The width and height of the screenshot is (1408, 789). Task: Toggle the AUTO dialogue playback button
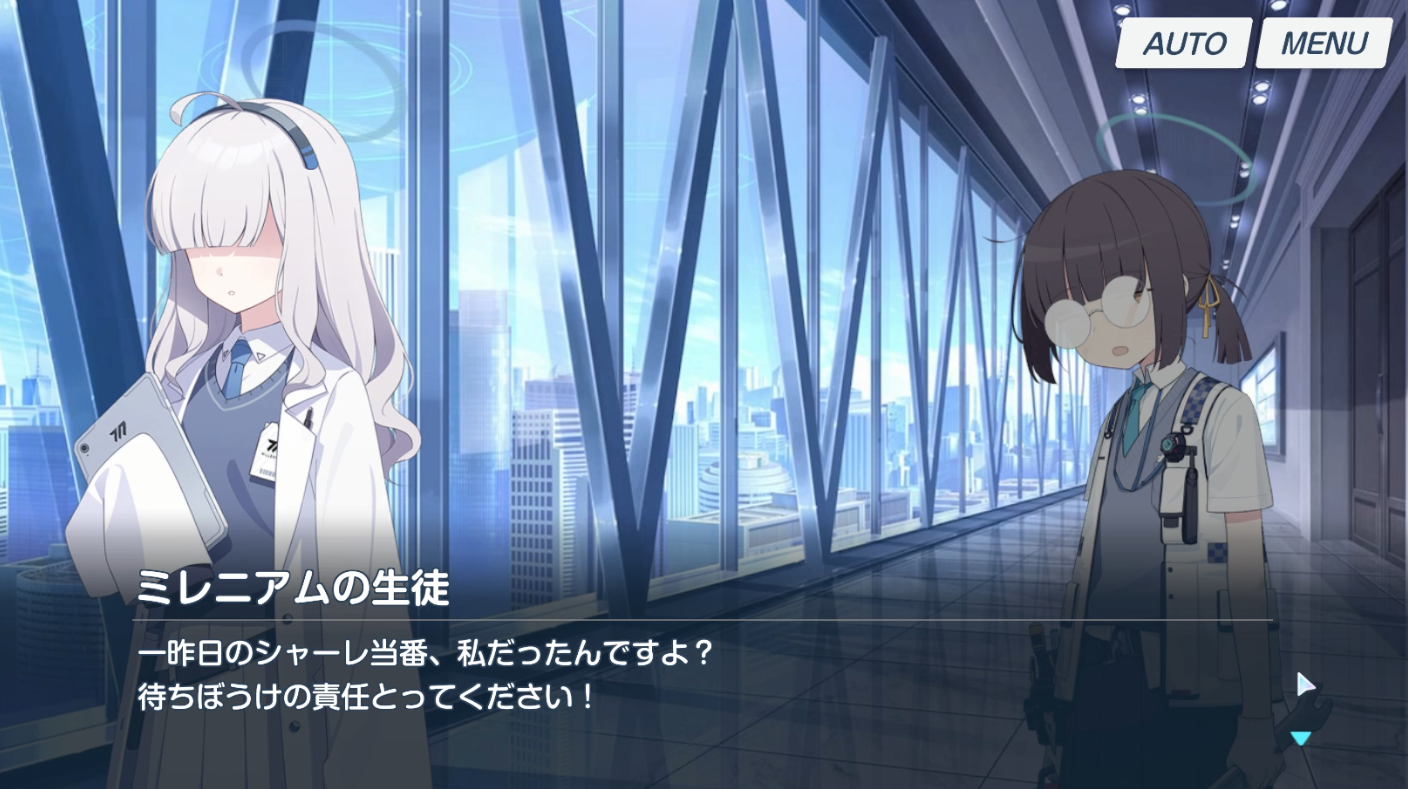1184,44
